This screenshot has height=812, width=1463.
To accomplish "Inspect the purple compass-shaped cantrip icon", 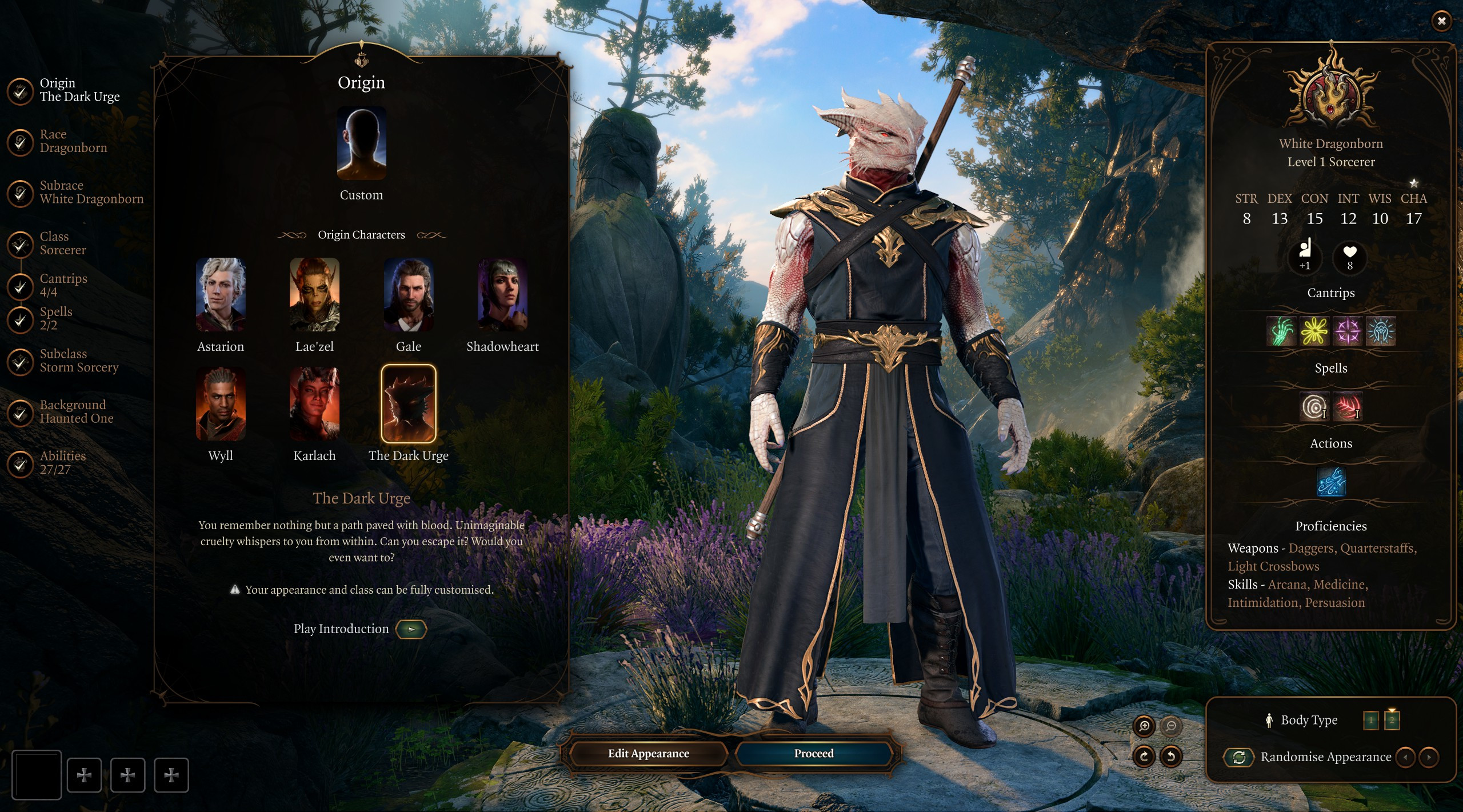I will pyautogui.click(x=1347, y=331).
